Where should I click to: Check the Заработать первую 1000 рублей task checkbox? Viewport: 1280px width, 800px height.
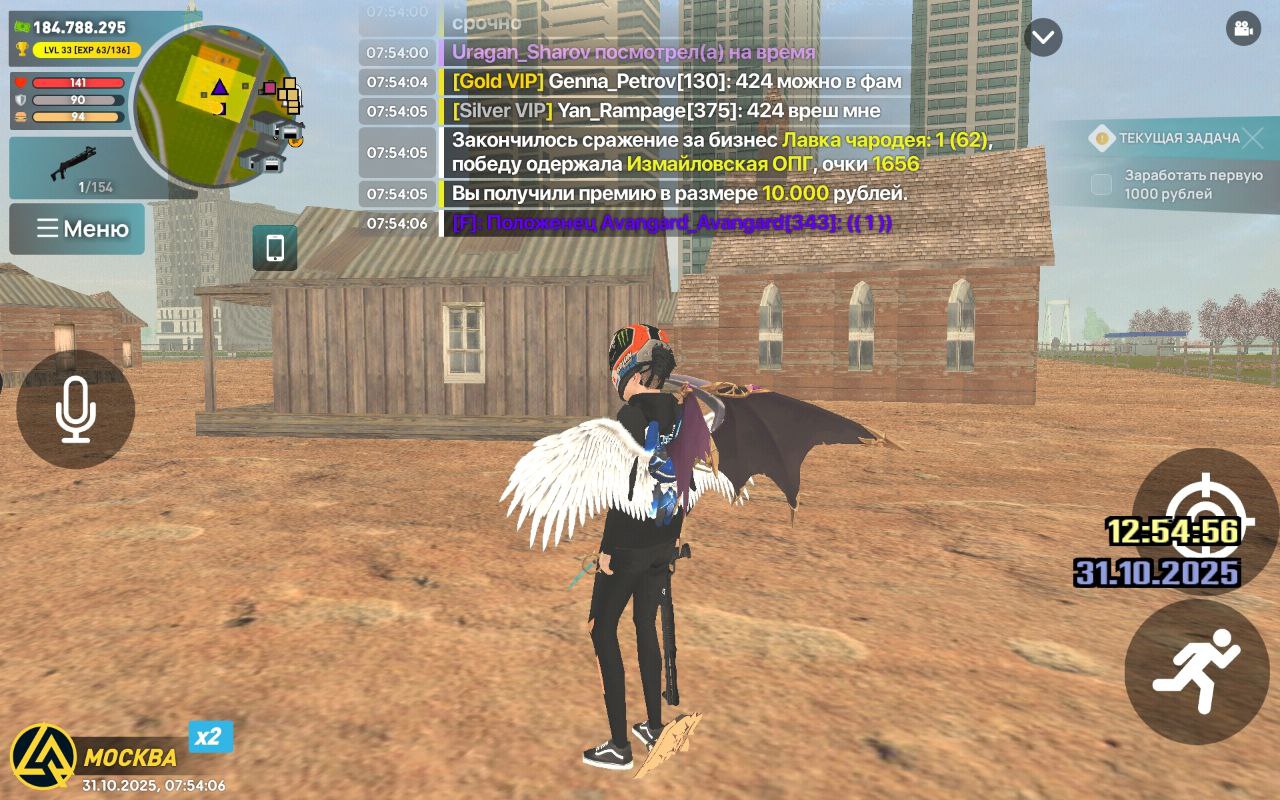click(1102, 184)
